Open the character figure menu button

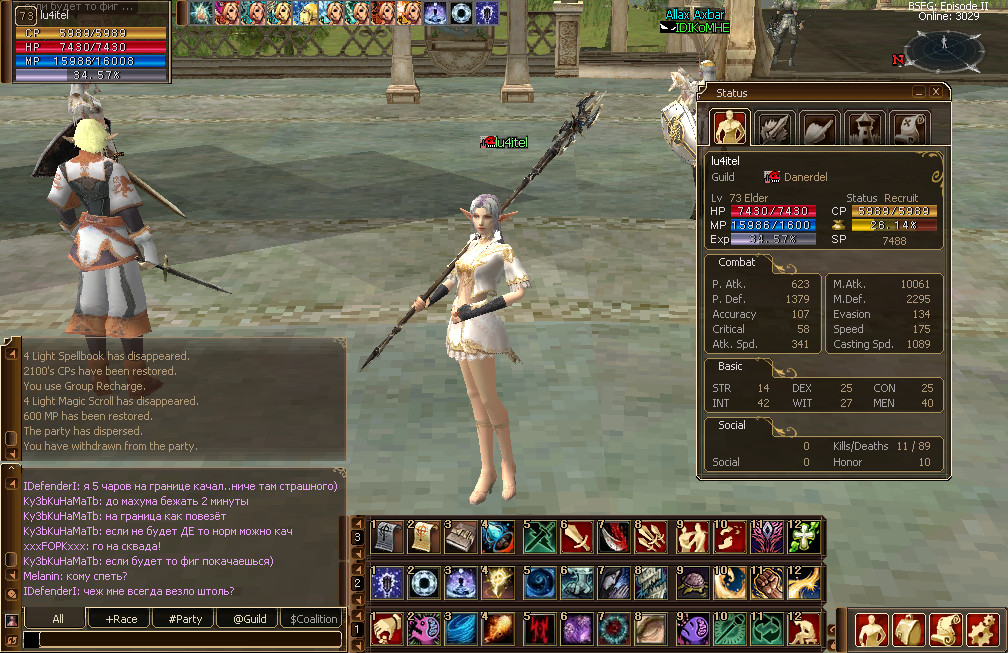873,629
